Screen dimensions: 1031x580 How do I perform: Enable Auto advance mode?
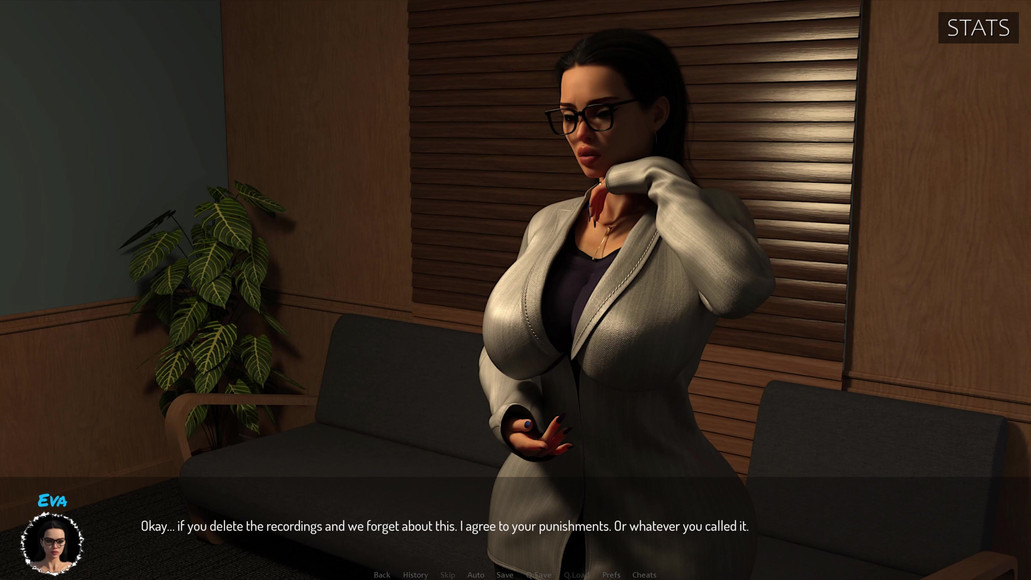[x=476, y=575]
